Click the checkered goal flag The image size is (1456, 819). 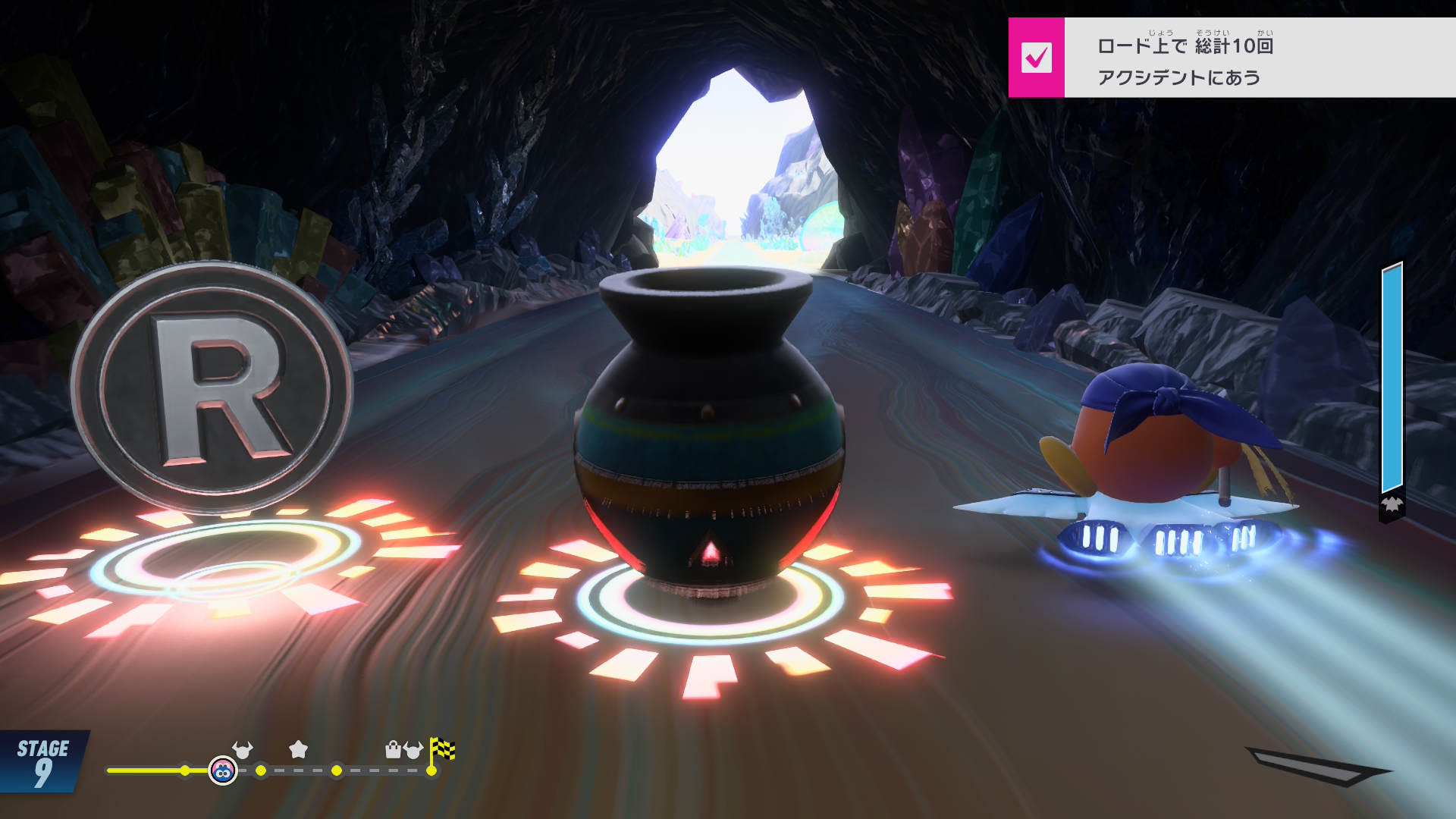(442, 750)
